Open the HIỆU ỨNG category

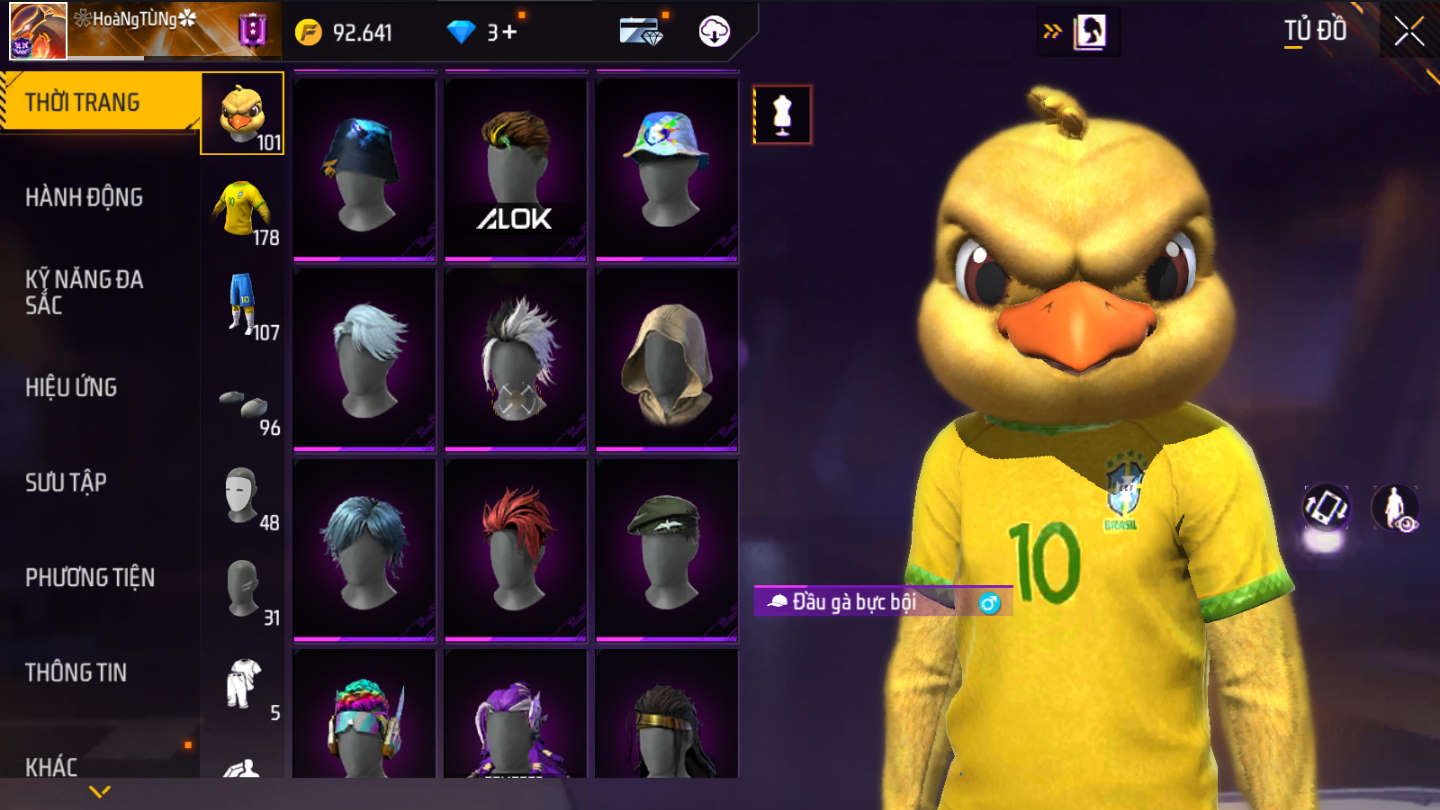71,387
